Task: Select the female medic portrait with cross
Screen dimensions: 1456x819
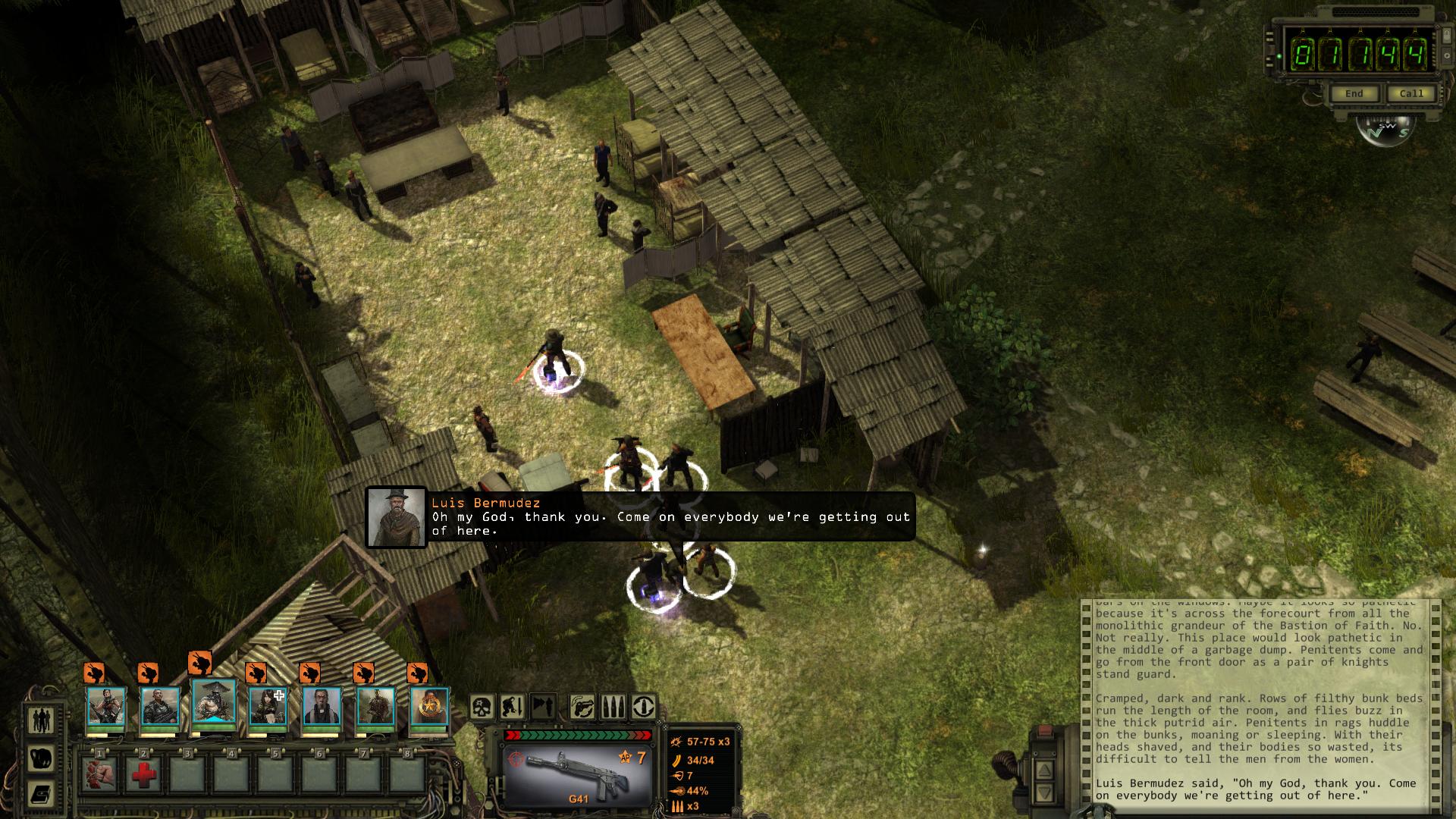Action: pyautogui.click(x=268, y=707)
